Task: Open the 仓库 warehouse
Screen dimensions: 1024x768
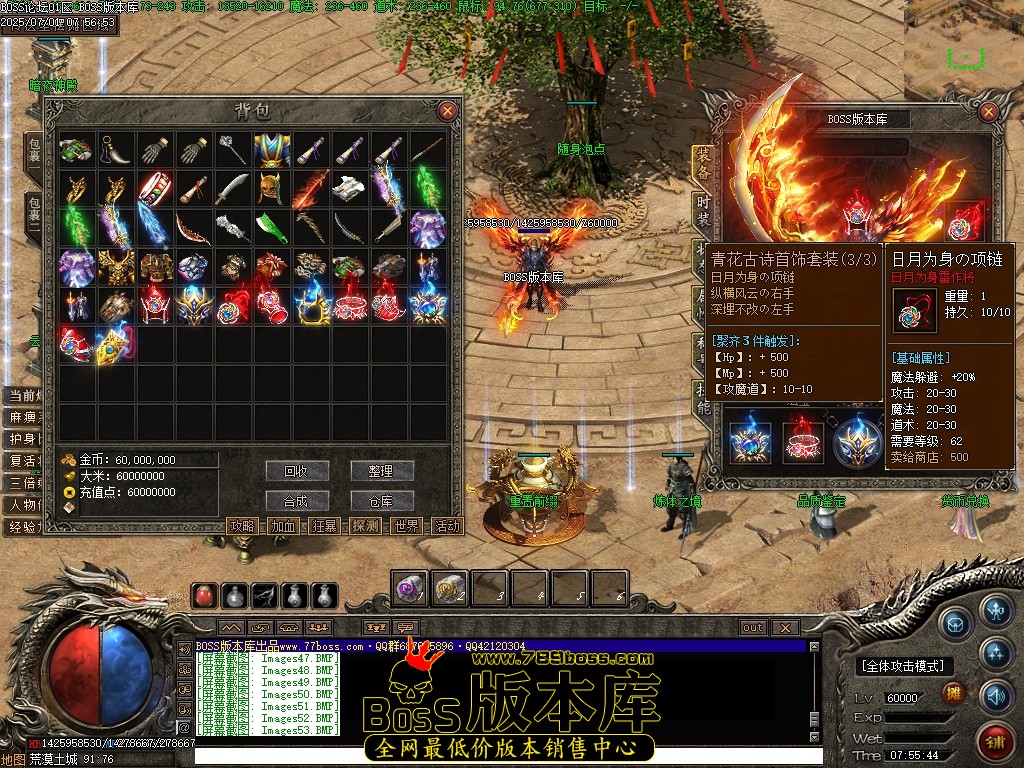Action: click(382, 501)
